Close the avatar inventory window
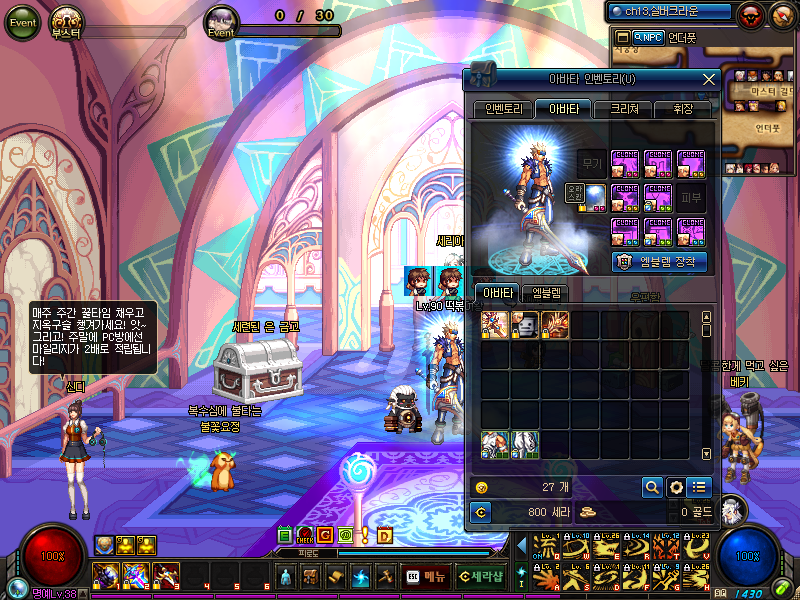 pyautogui.click(x=709, y=79)
